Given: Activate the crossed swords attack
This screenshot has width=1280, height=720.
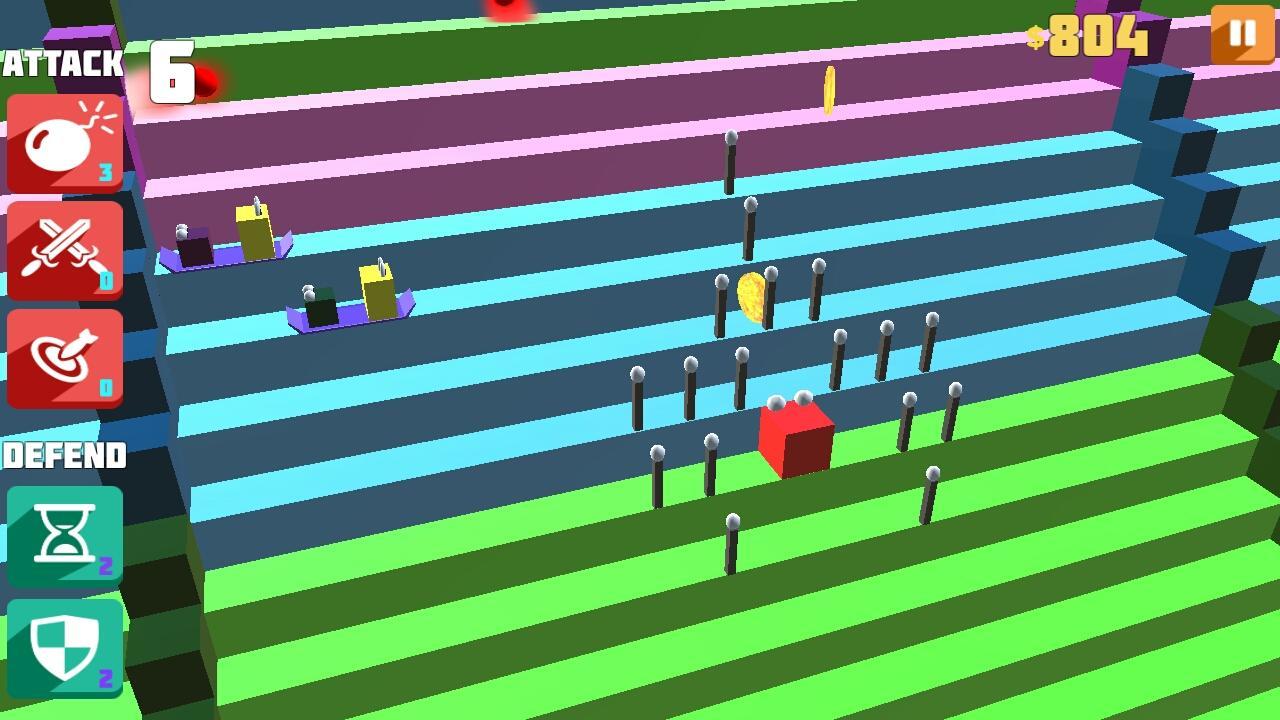Looking at the screenshot, I should coord(64,250).
